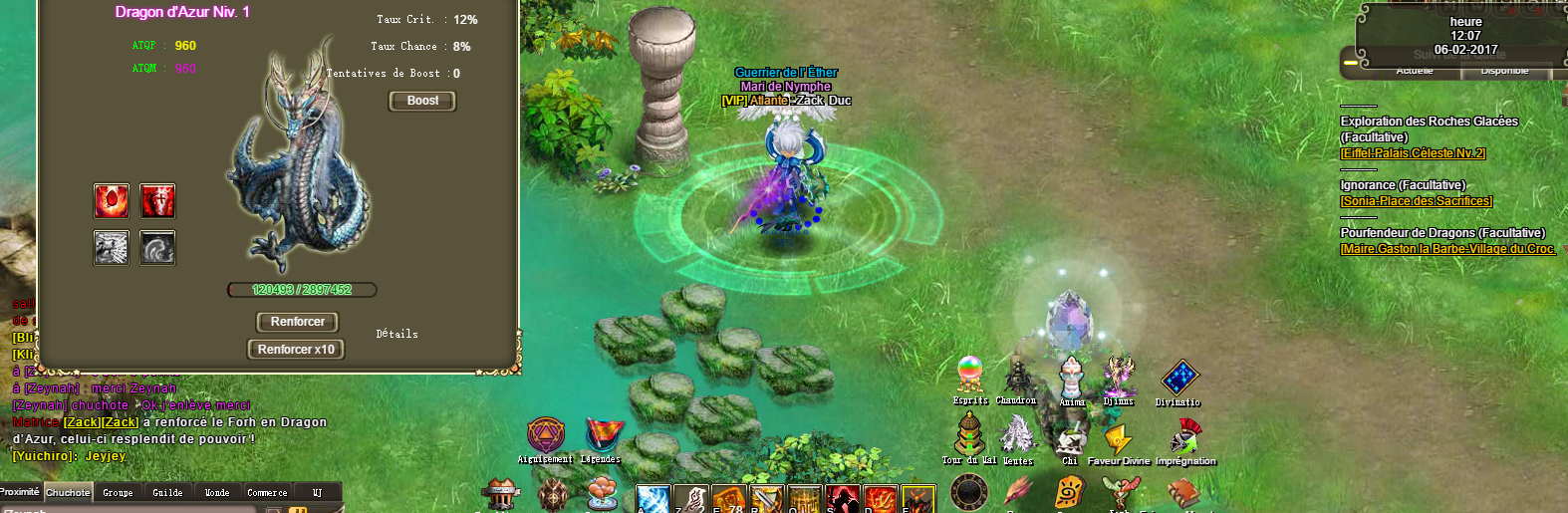Screen dimensions: 1568x513
Task: Open the Djinns menu icon
Action: 1119,377
